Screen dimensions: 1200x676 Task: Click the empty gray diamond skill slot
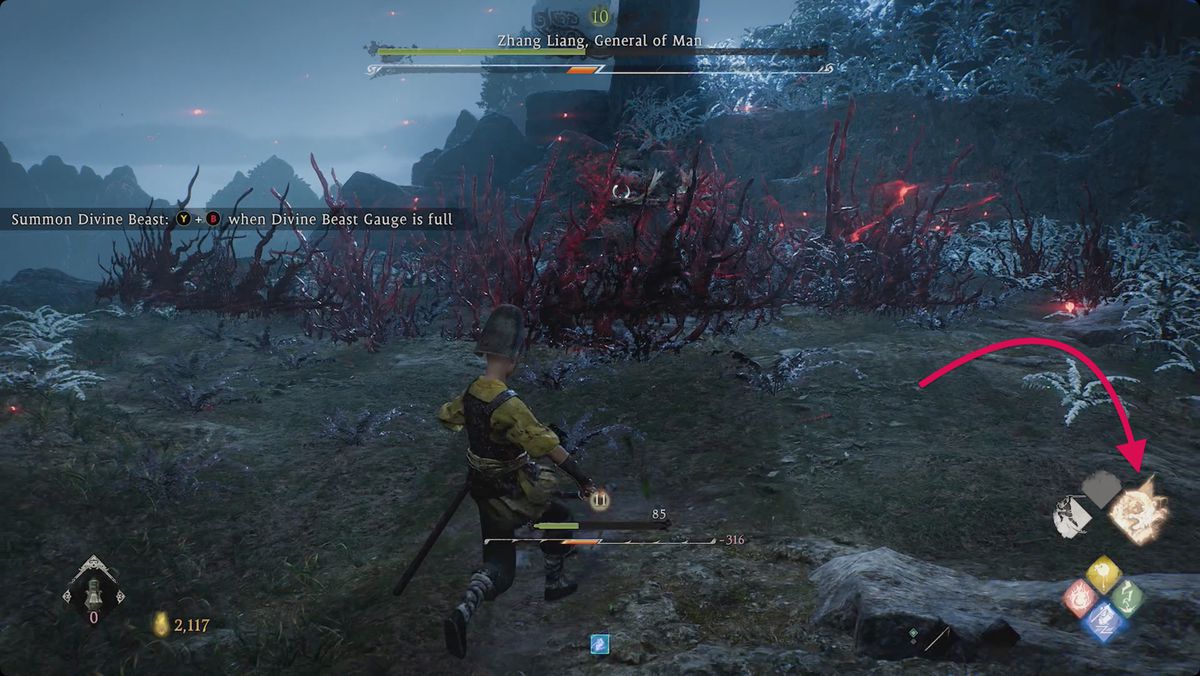pyautogui.click(x=1103, y=488)
